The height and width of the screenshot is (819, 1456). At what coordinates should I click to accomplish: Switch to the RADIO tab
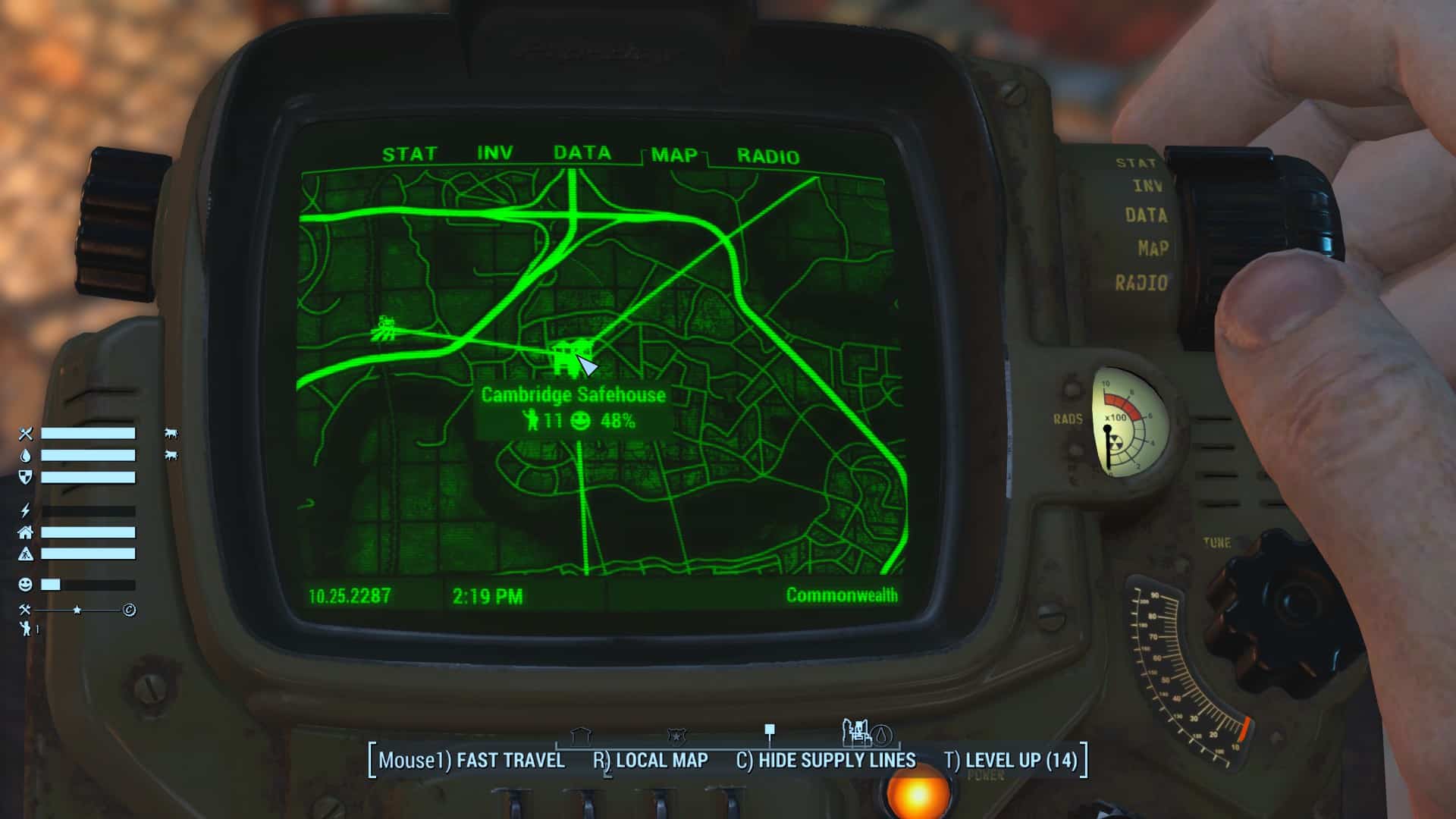coord(767,157)
